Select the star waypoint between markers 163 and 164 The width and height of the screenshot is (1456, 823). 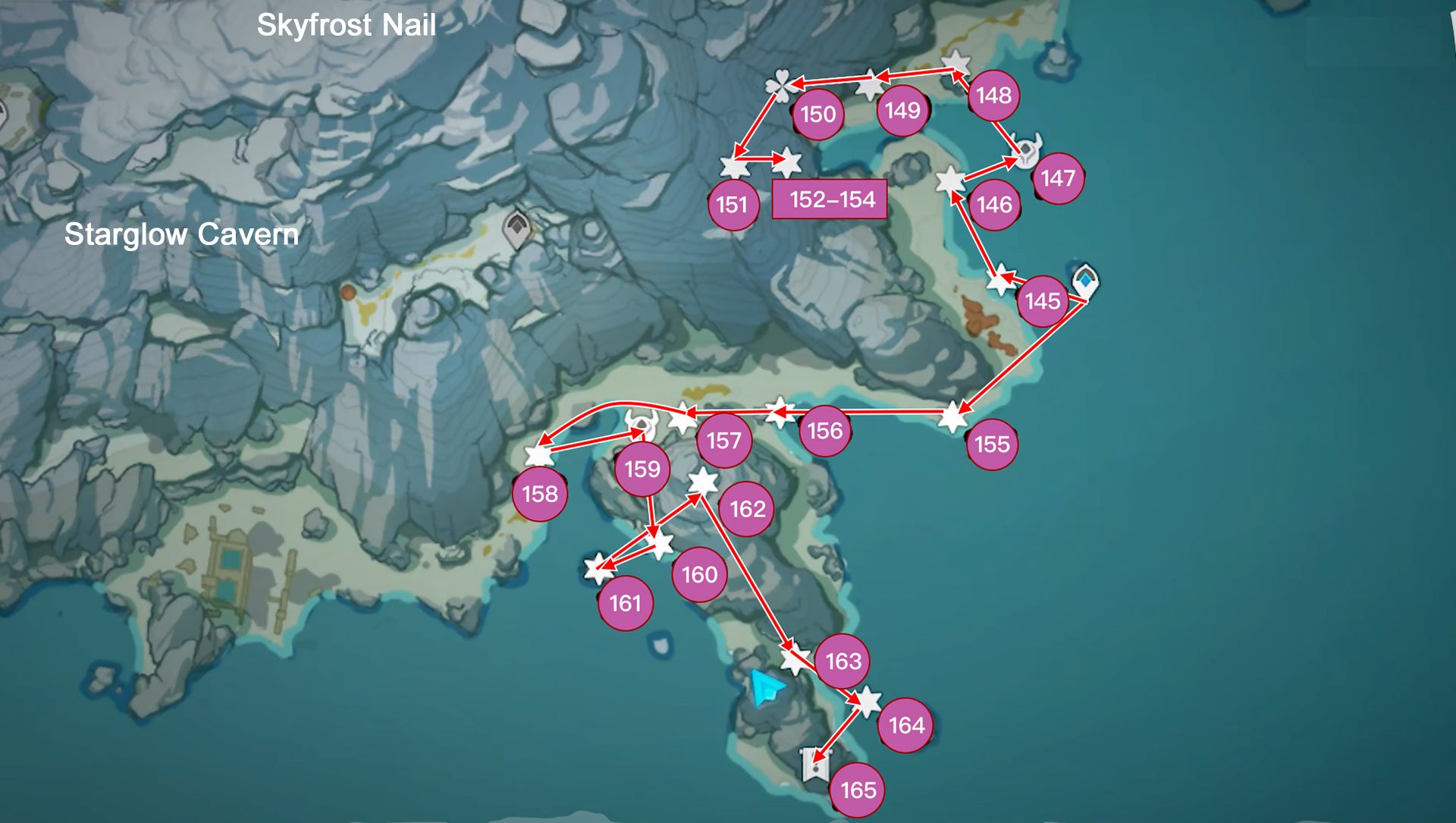[x=867, y=704]
